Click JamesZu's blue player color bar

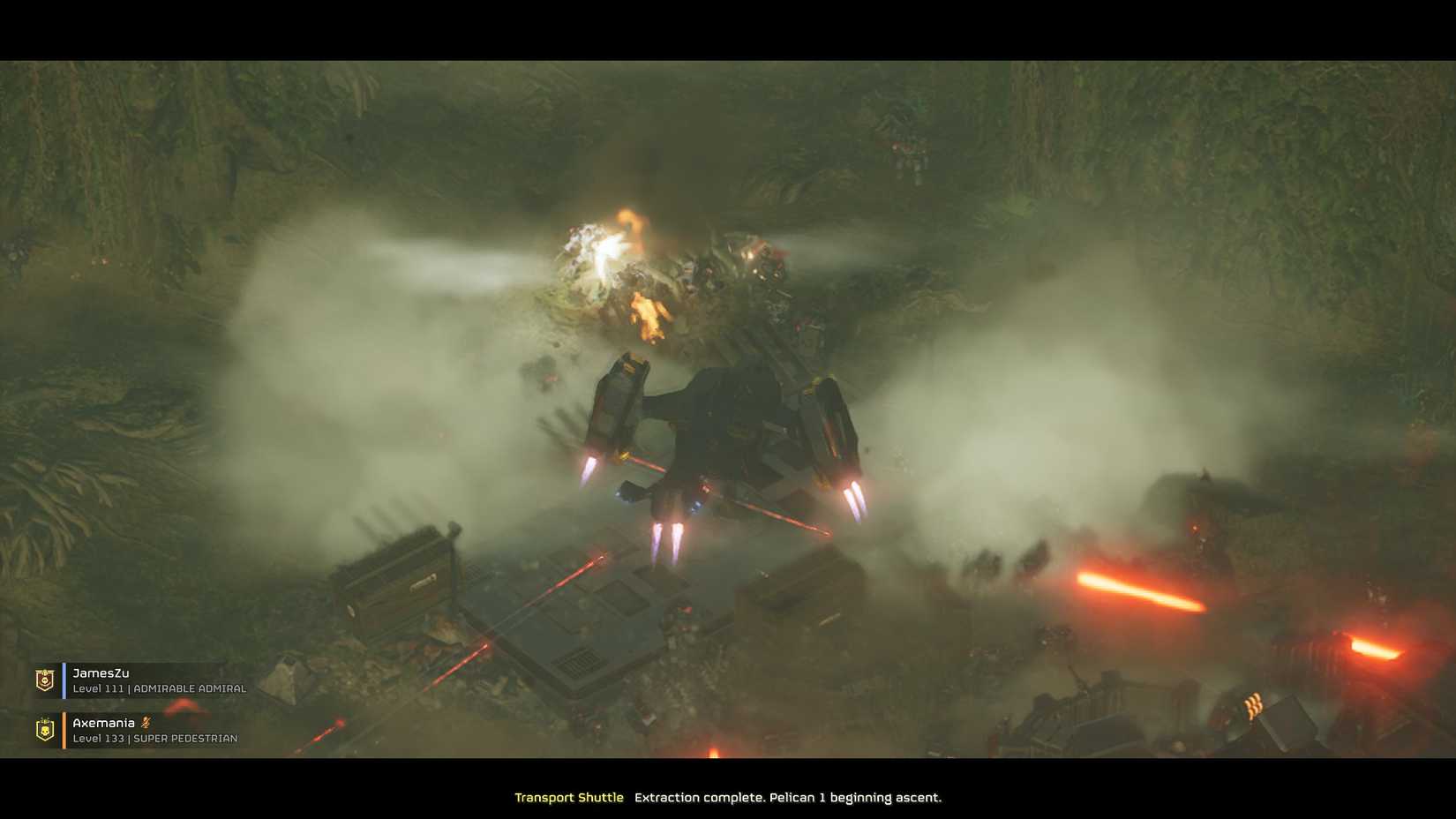(64, 680)
